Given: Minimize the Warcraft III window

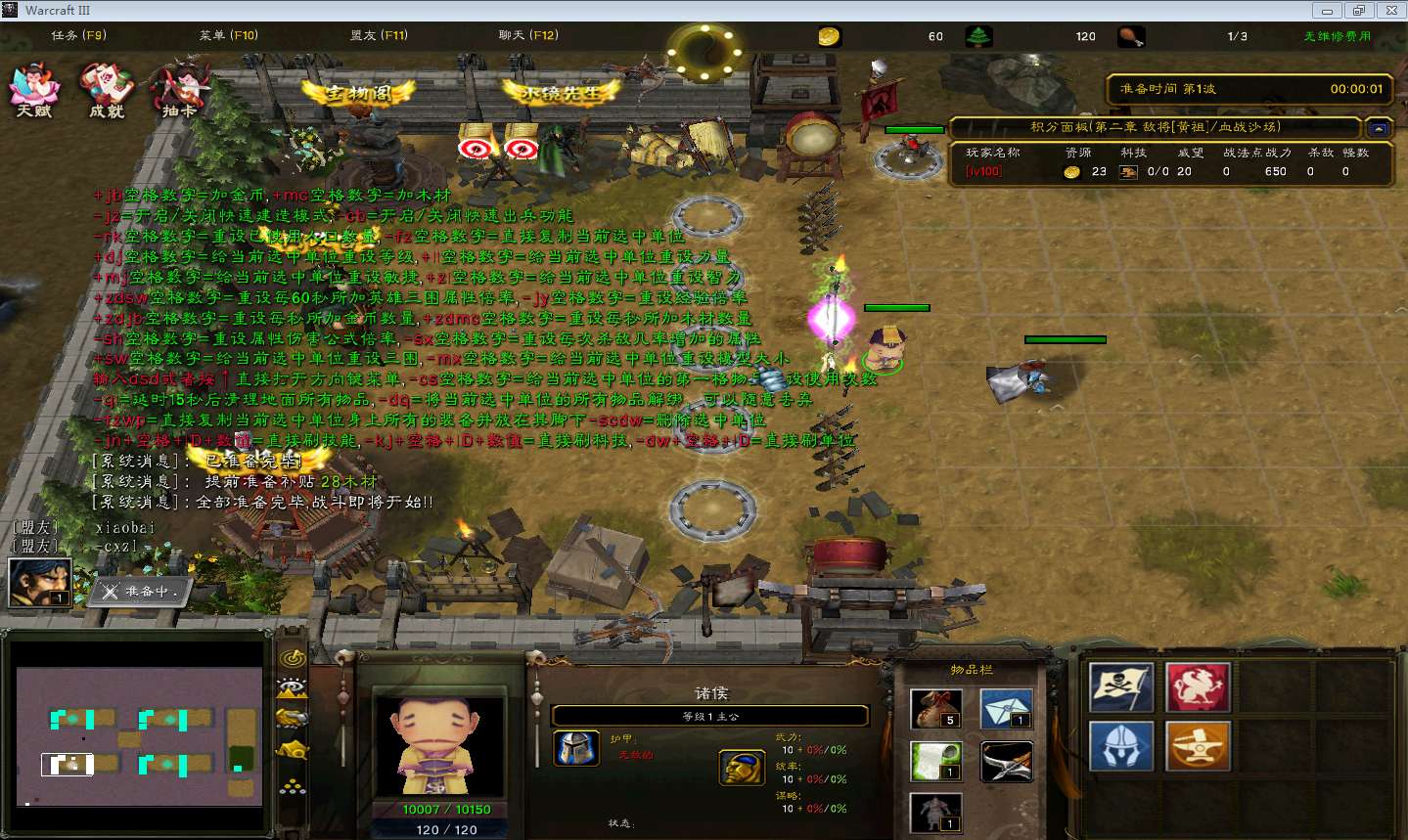Looking at the screenshot, I should (1327, 11).
